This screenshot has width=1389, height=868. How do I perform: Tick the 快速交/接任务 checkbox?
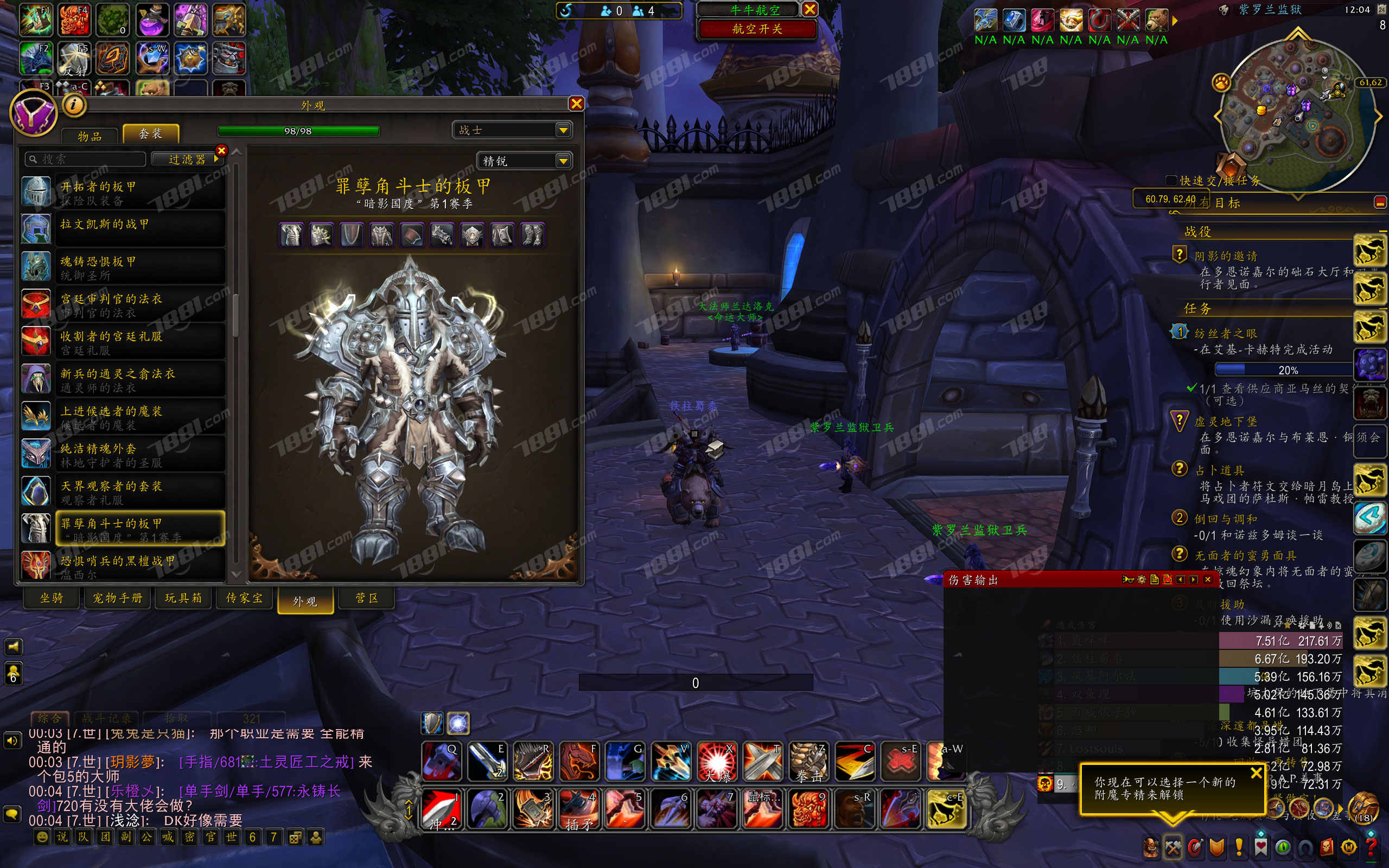click(x=1171, y=181)
